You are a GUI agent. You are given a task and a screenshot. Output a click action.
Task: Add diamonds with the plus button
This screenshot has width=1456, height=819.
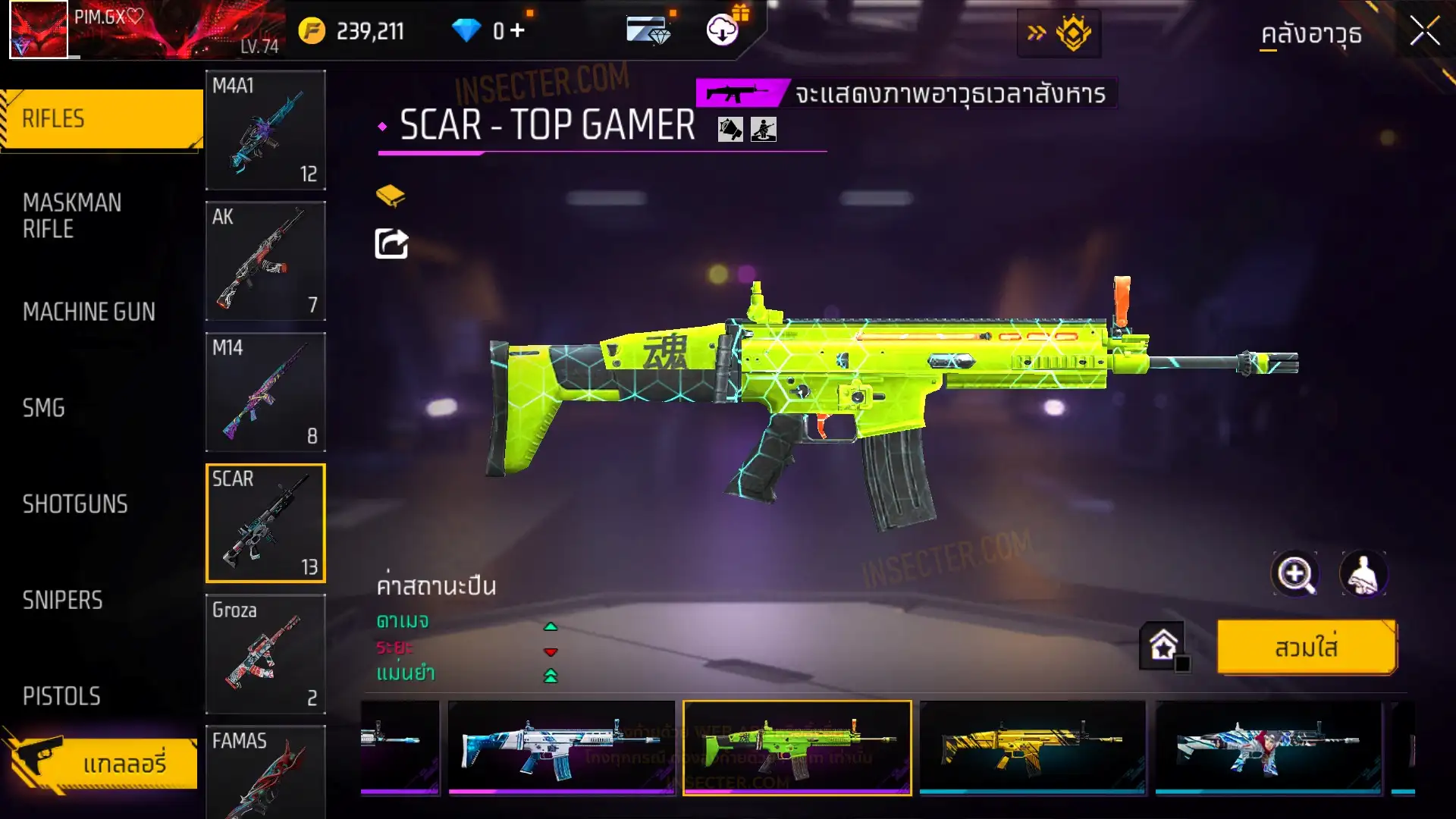click(x=517, y=30)
